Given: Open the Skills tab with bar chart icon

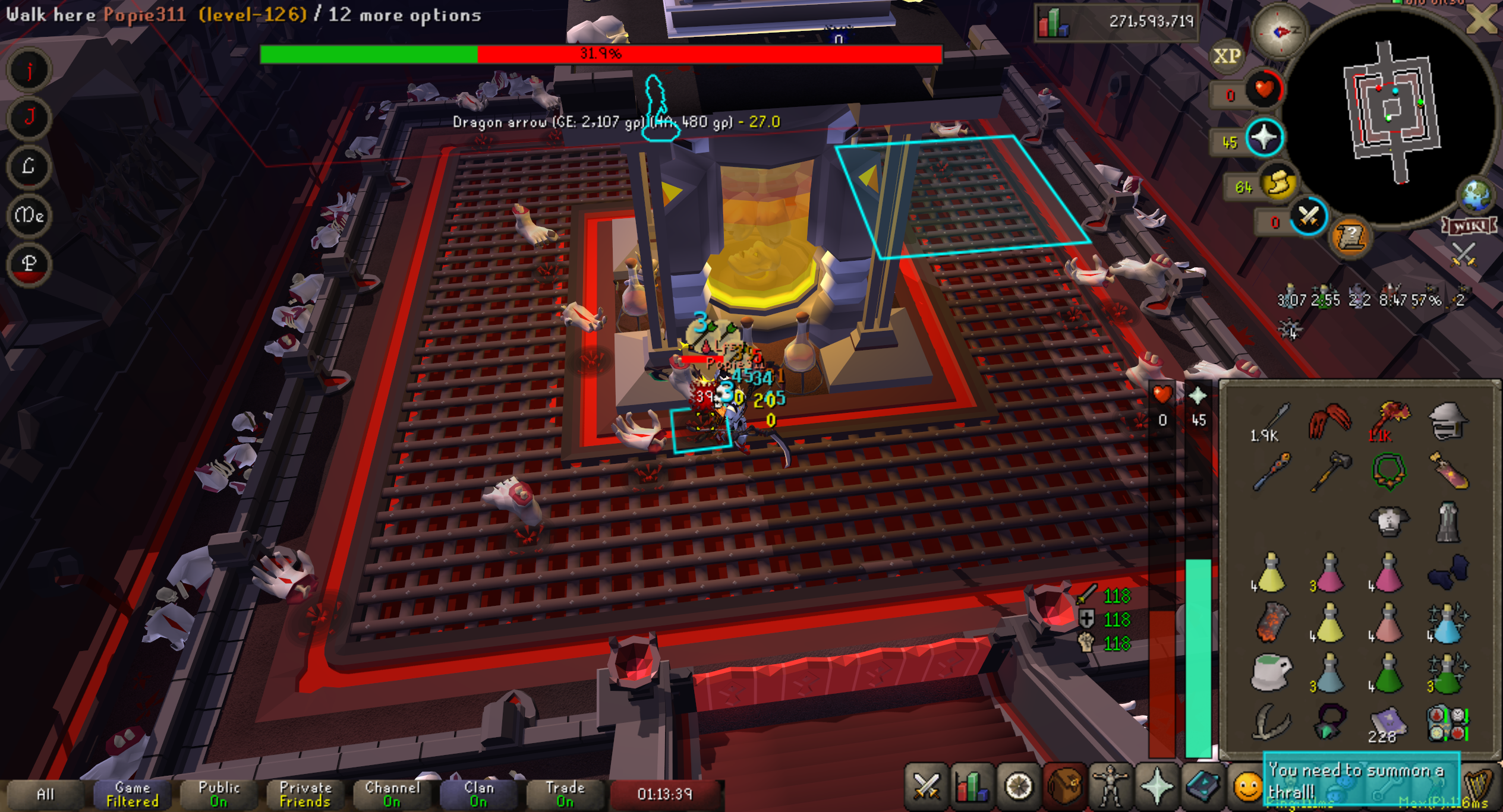Looking at the screenshot, I should click(972, 787).
